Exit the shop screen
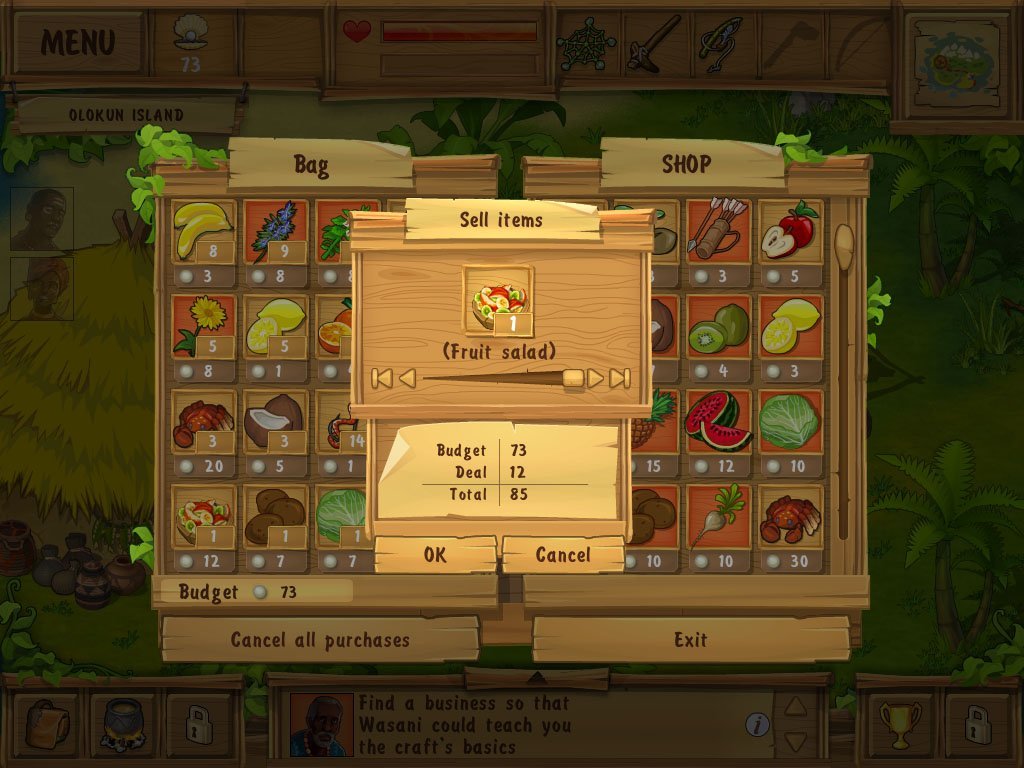This screenshot has height=768, width=1024. pyautogui.click(x=690, y=640)
